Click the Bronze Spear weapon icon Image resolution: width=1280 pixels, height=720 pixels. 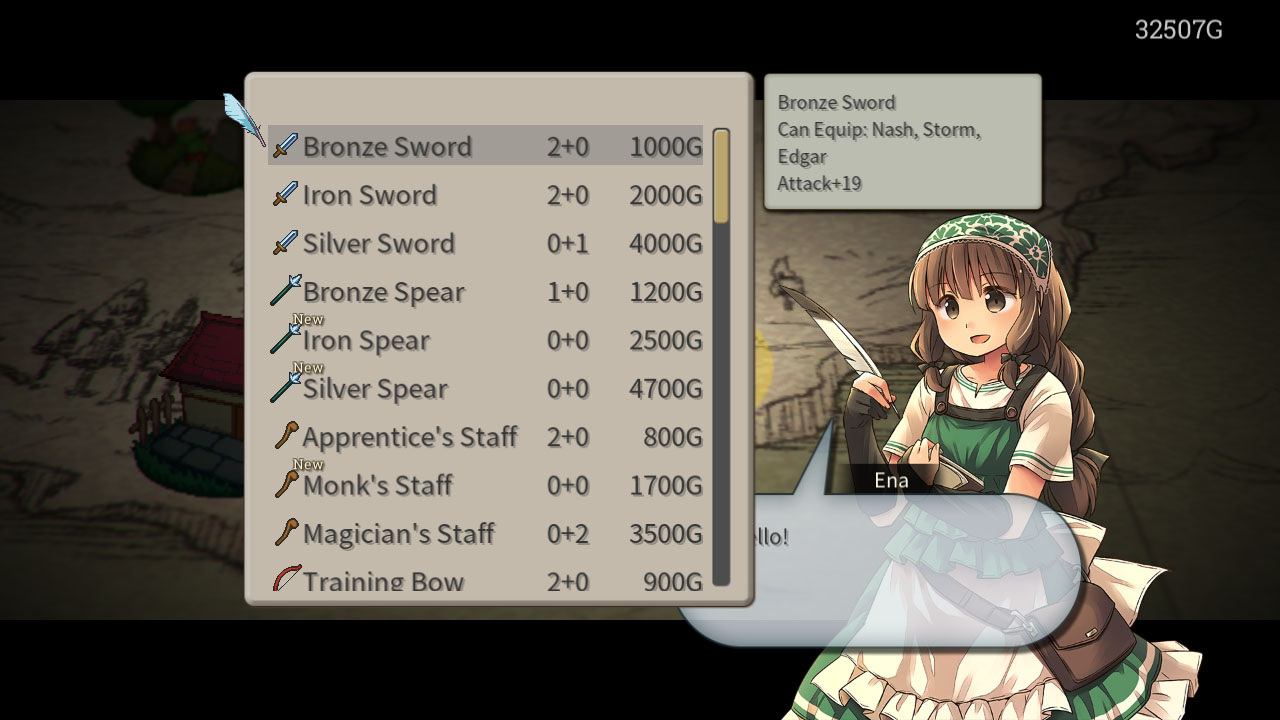tap(284, 291)
